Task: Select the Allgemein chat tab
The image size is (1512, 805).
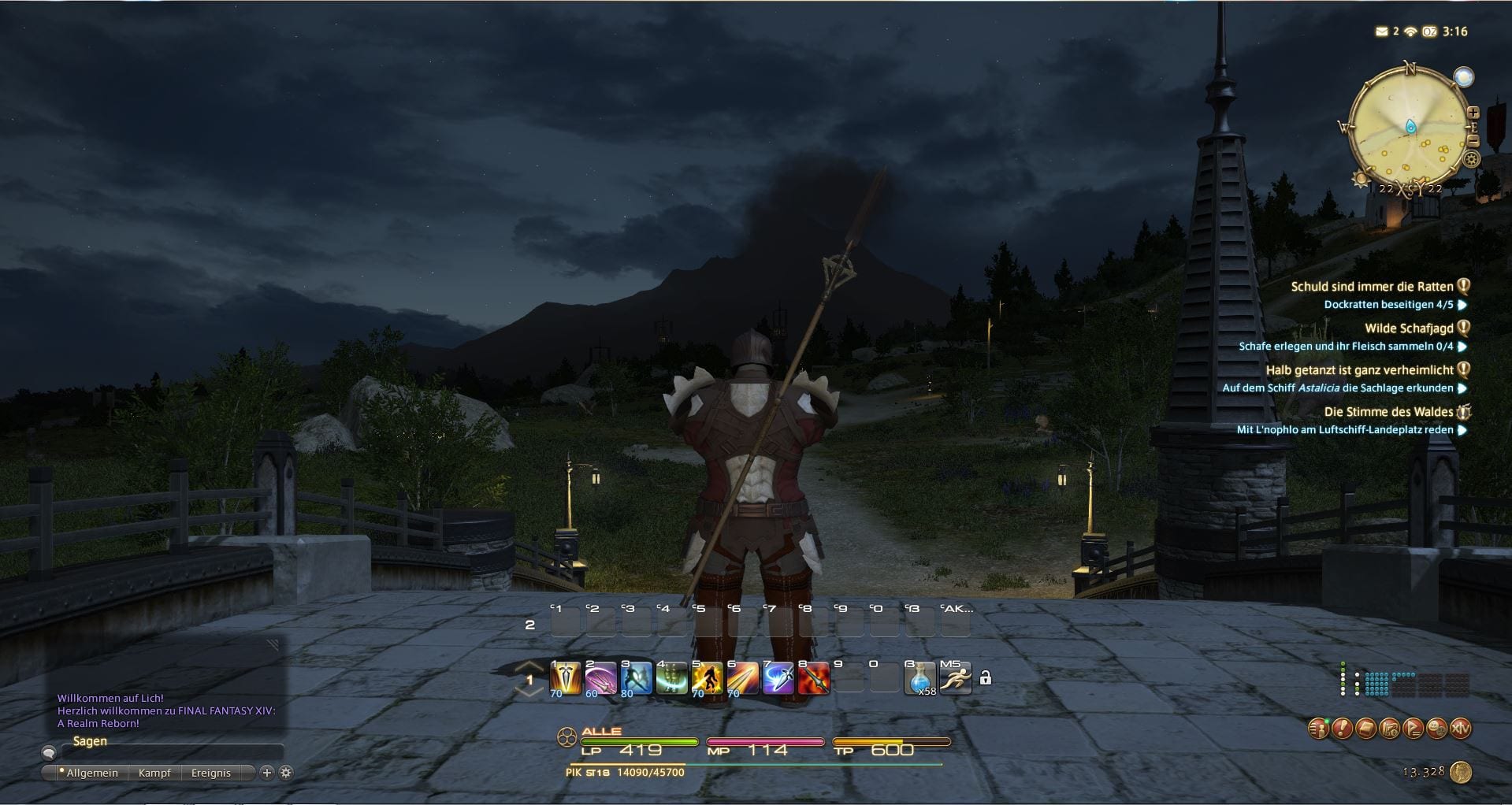Action: coord(91,773)
